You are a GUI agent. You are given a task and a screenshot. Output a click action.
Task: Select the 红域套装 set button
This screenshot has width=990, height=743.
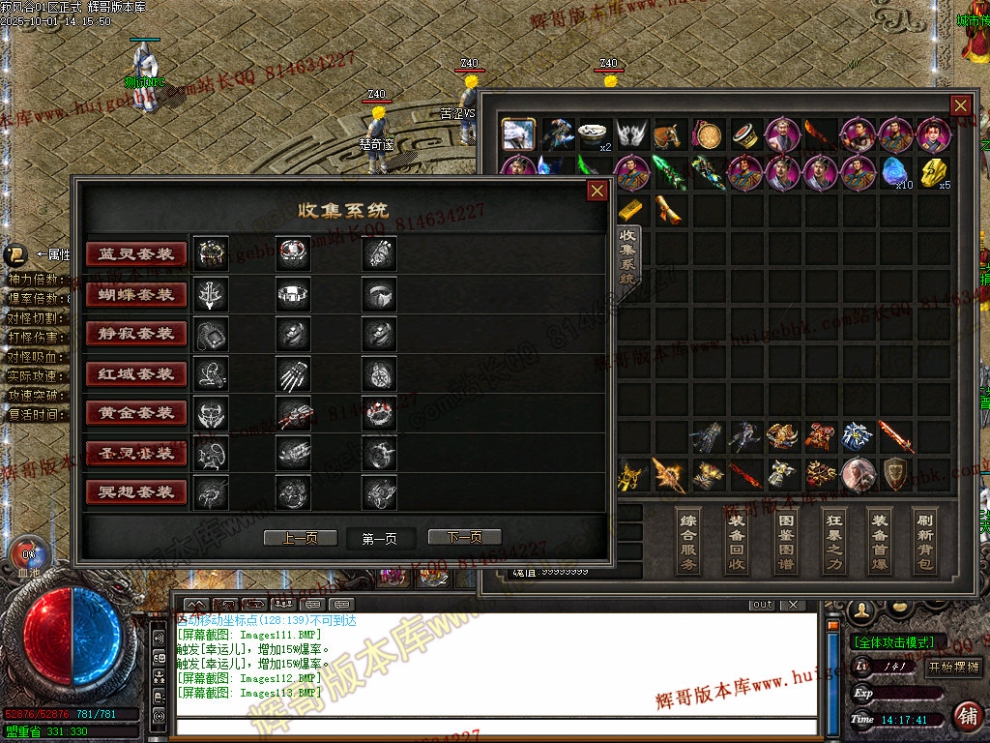(137, 374)
